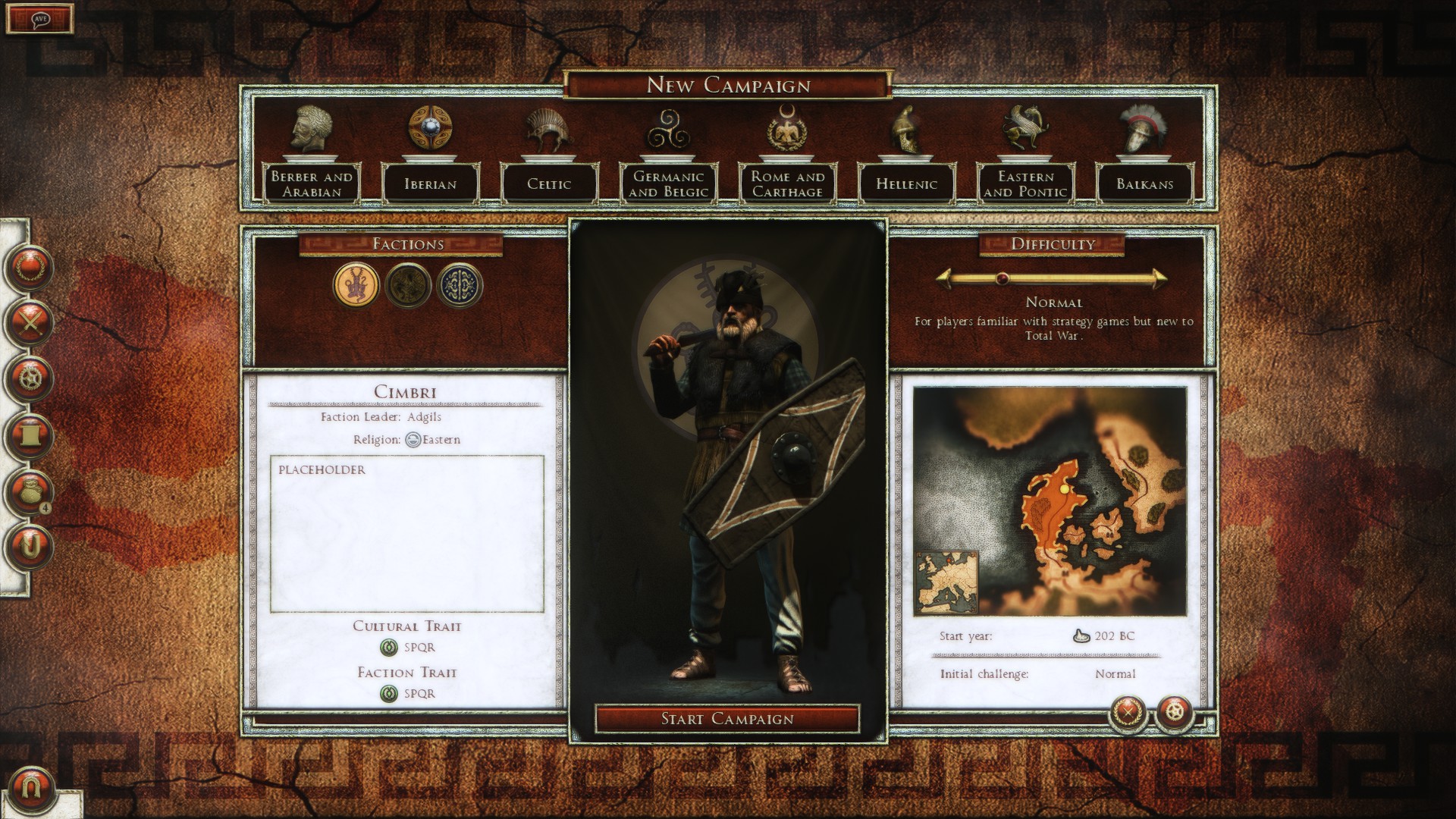
Task: Click the U-turn arrow back button in sidebar
Action: click(30, 546)
